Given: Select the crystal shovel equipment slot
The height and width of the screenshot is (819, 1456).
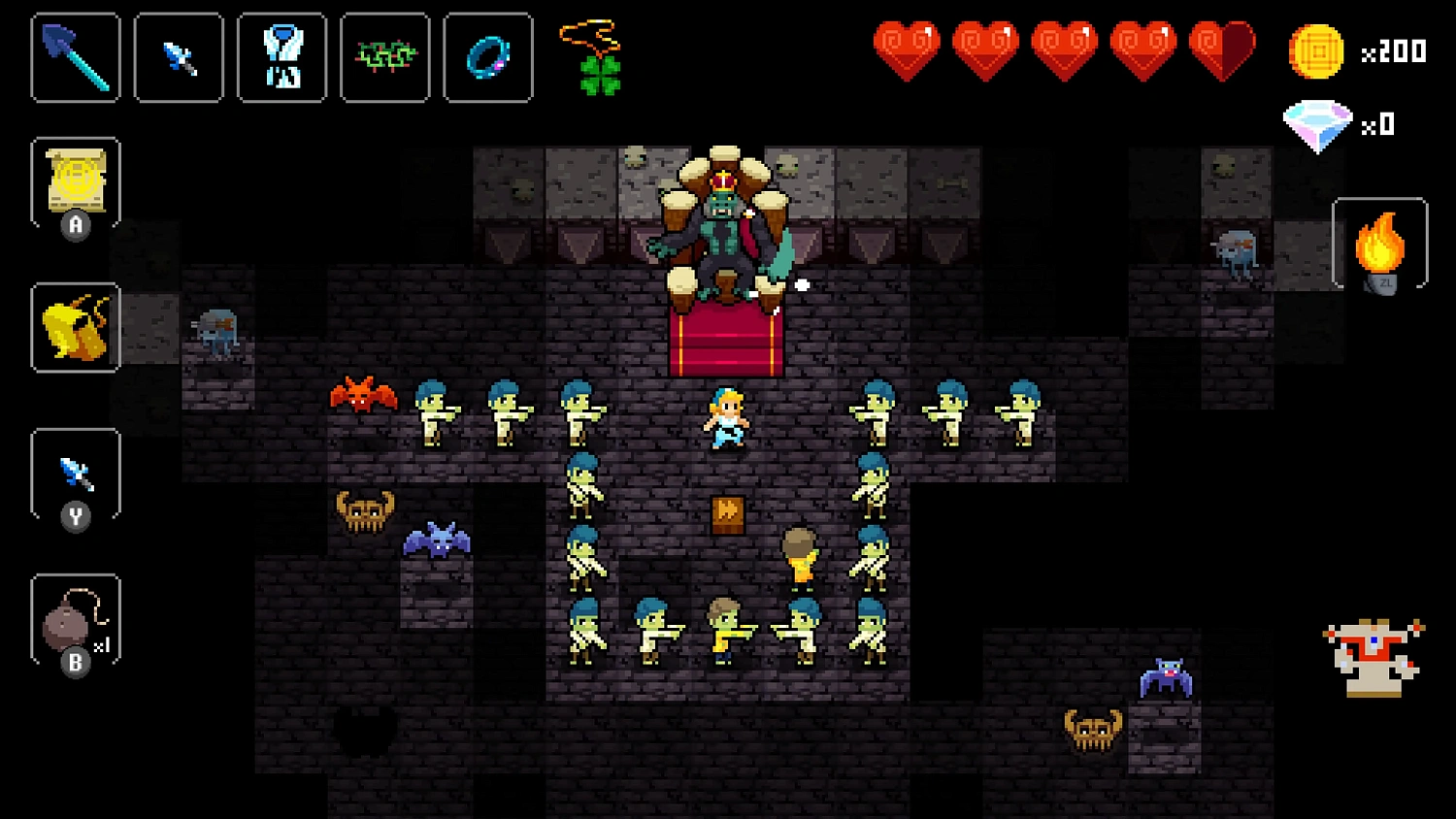Looking at the screenshot, I should point(75,58).
